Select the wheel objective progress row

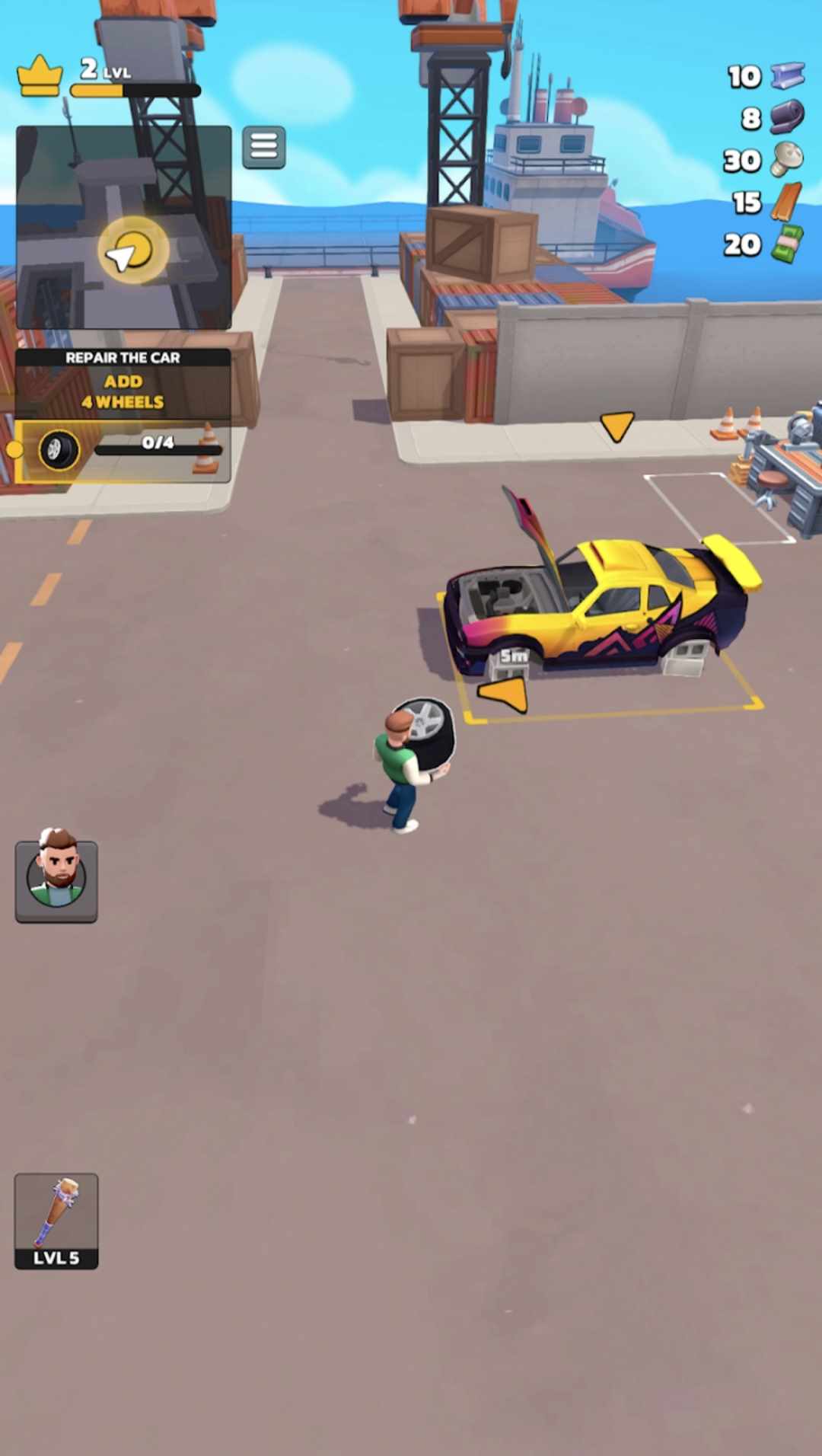click(123, 451)
